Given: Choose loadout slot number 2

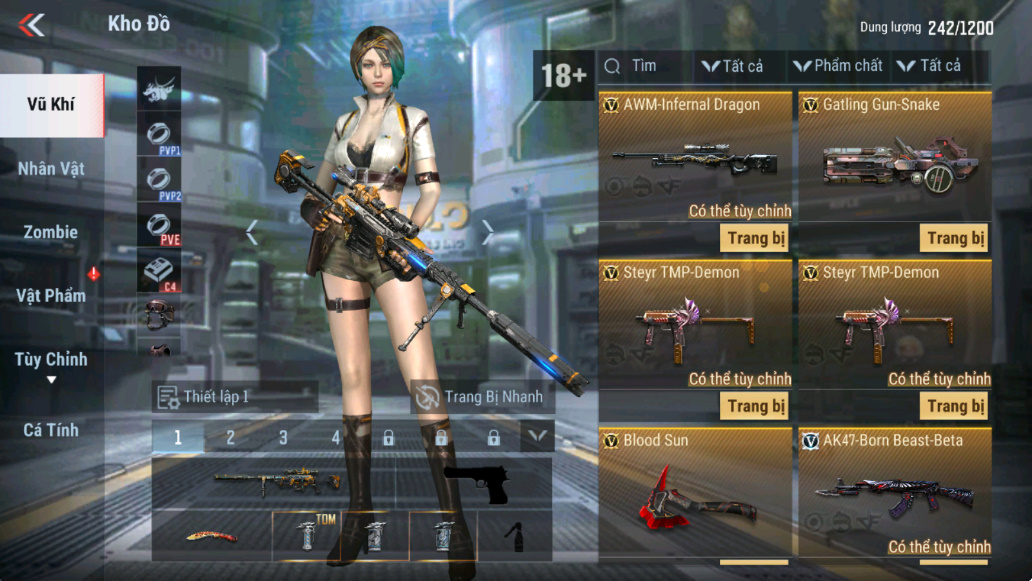Looking at the screenshot, I should click(230, 437).
